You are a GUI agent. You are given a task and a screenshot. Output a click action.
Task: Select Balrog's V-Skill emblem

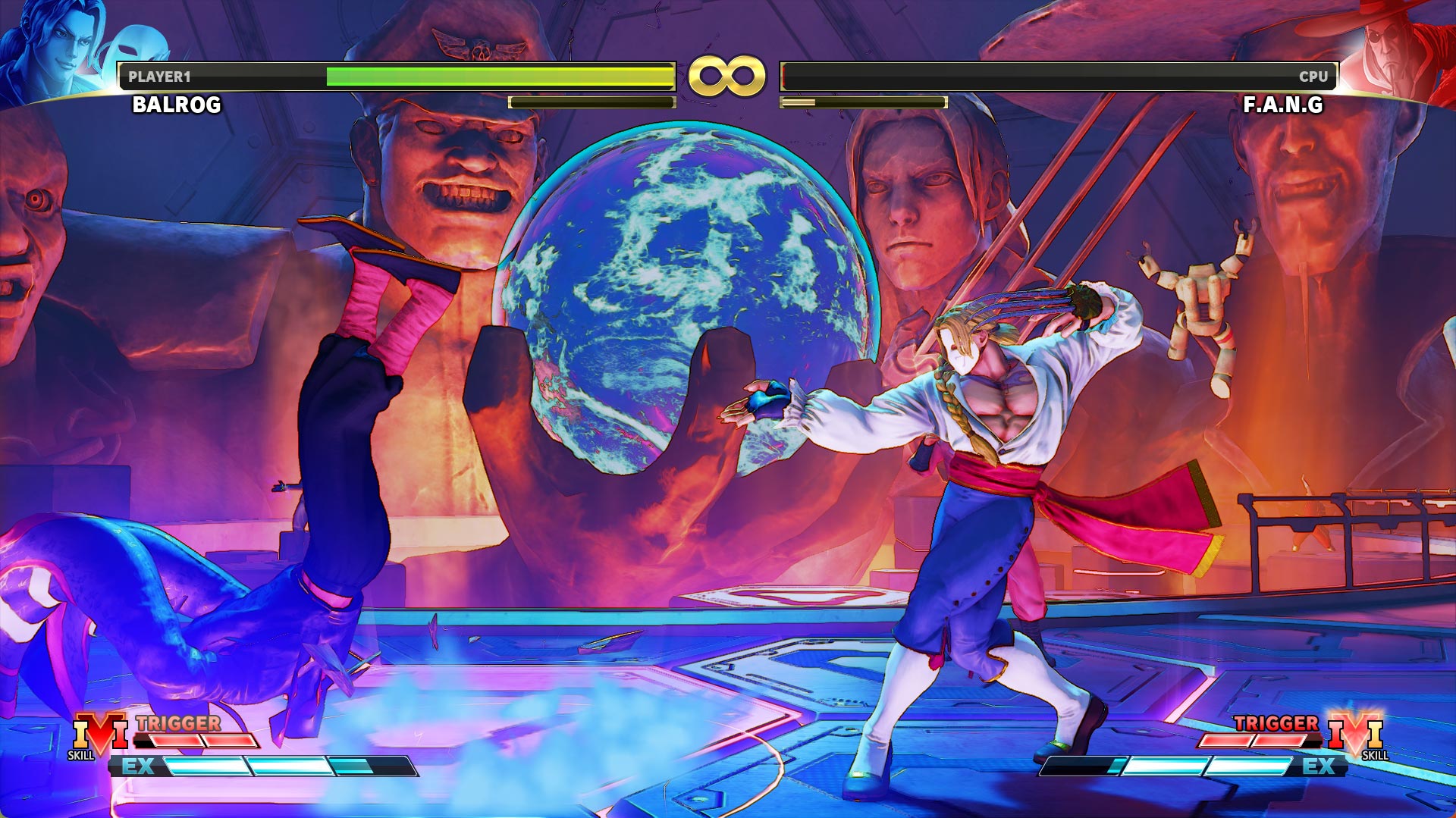(99, 734)
